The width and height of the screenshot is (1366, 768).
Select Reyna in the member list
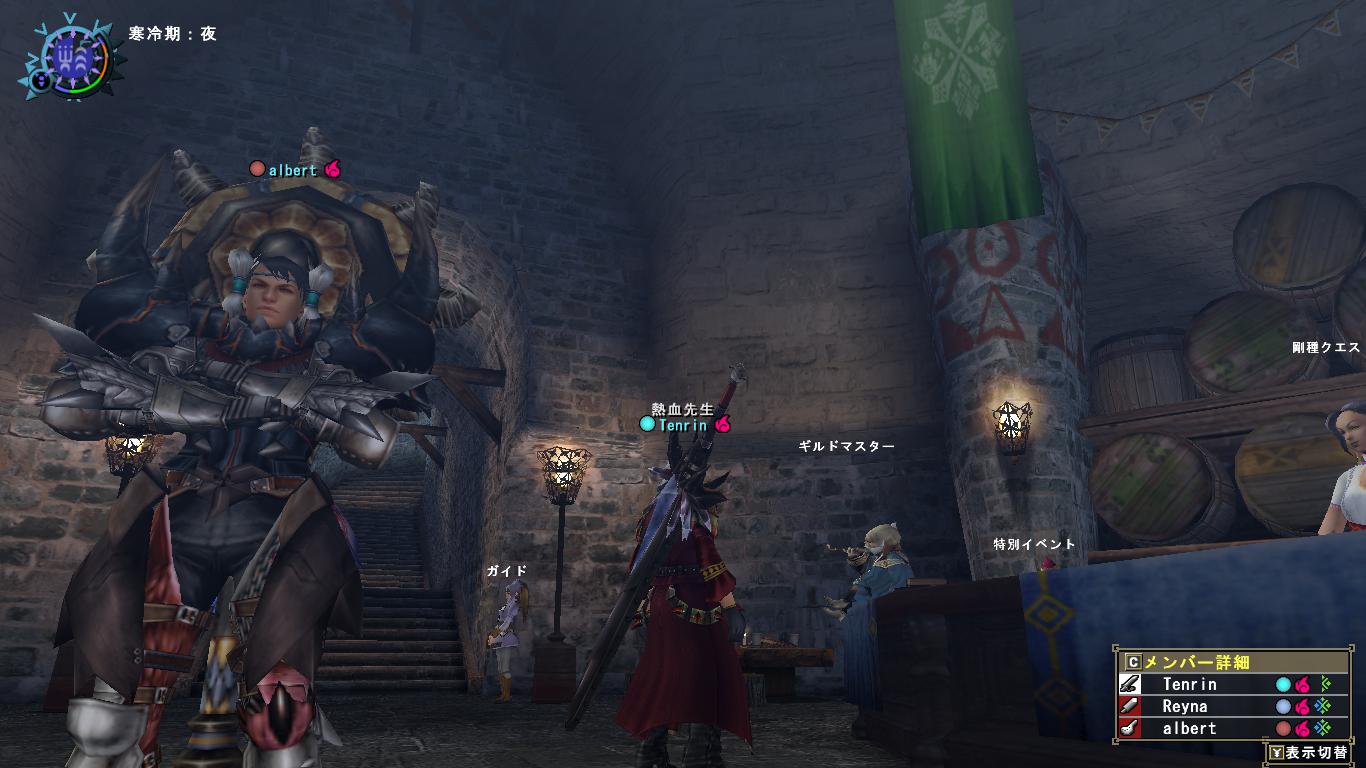coord(1184,707)
